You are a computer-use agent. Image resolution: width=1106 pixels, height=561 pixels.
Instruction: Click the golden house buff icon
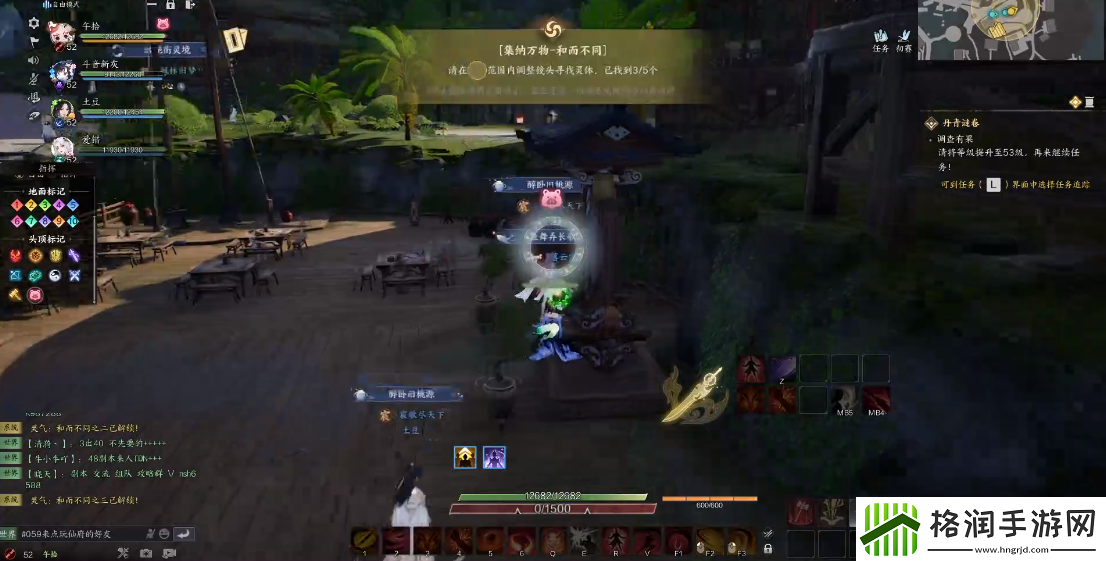[x=465, y=457]
